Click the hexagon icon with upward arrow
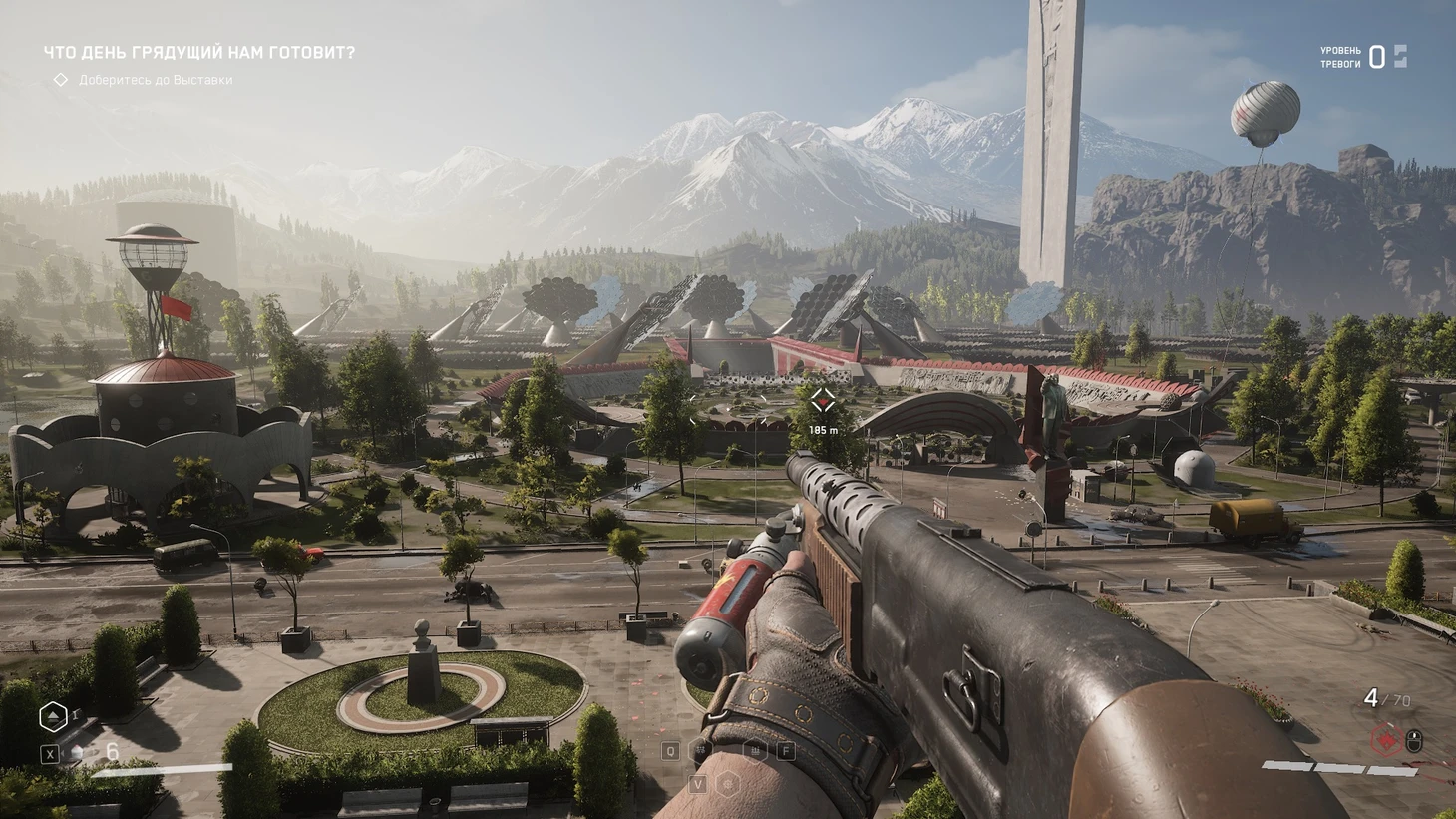Screen dimensions: 1456x819 click(53, 716)
